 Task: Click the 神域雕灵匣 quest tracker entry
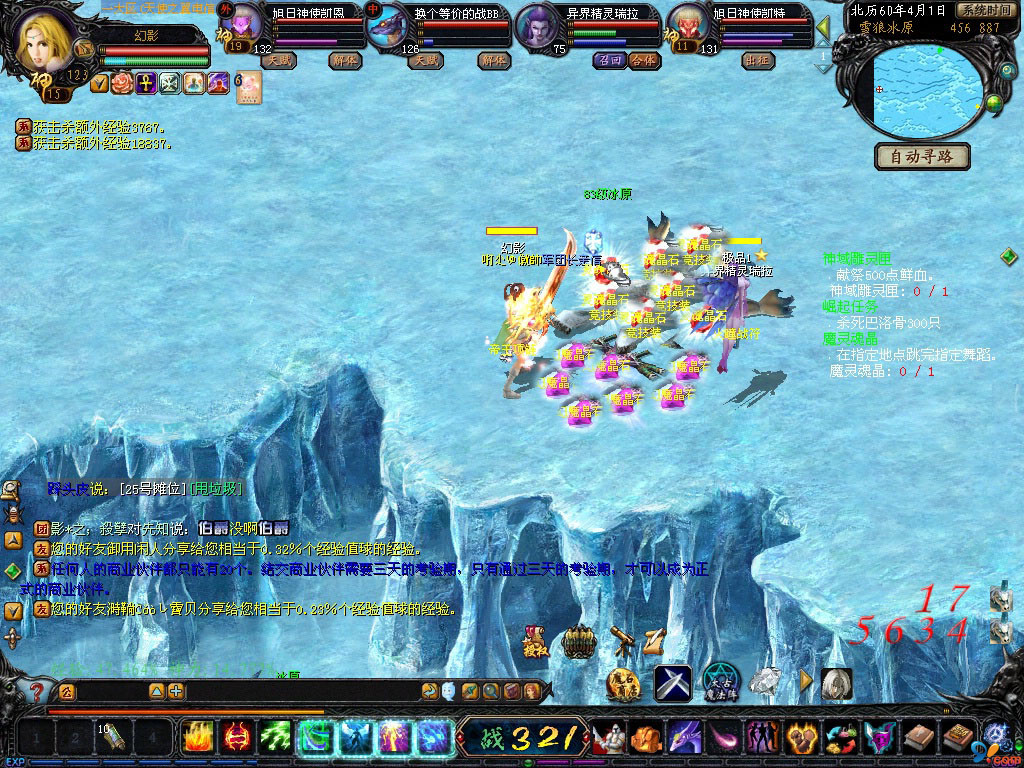tap(856, 258)
